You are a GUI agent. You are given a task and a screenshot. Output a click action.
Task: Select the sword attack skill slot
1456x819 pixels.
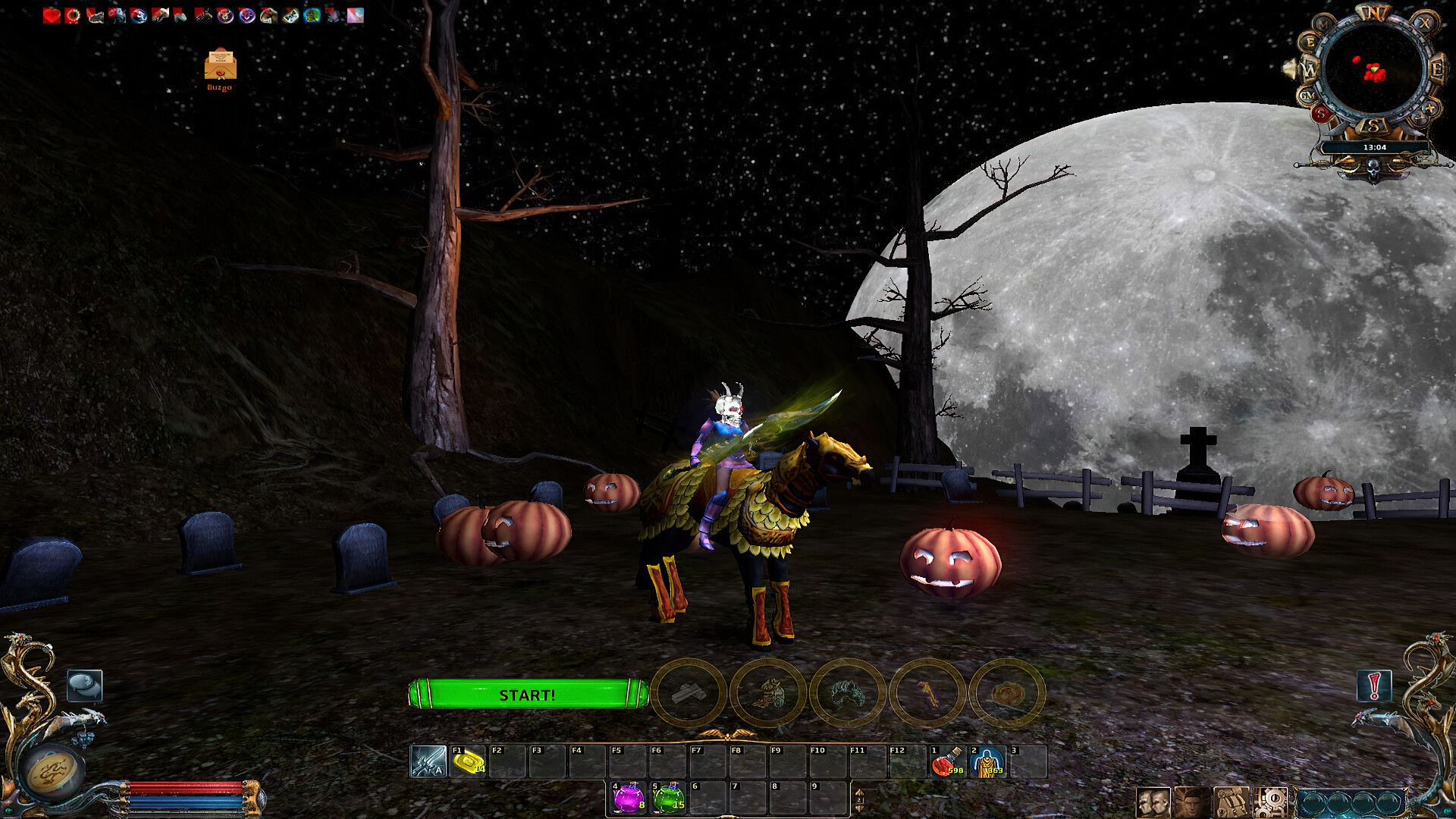point(427,761)
